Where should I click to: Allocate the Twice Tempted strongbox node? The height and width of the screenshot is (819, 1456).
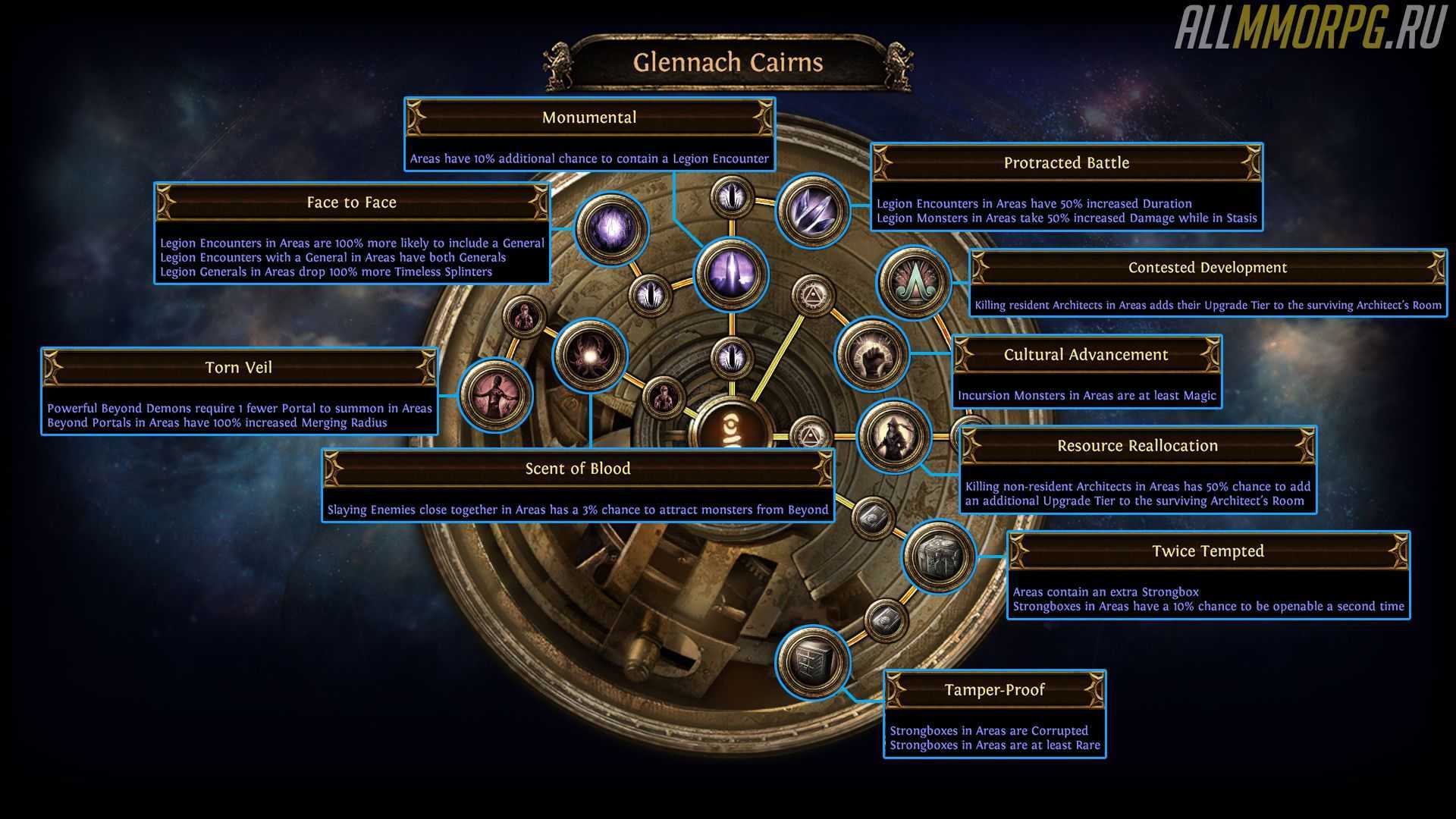coord(938,557)
